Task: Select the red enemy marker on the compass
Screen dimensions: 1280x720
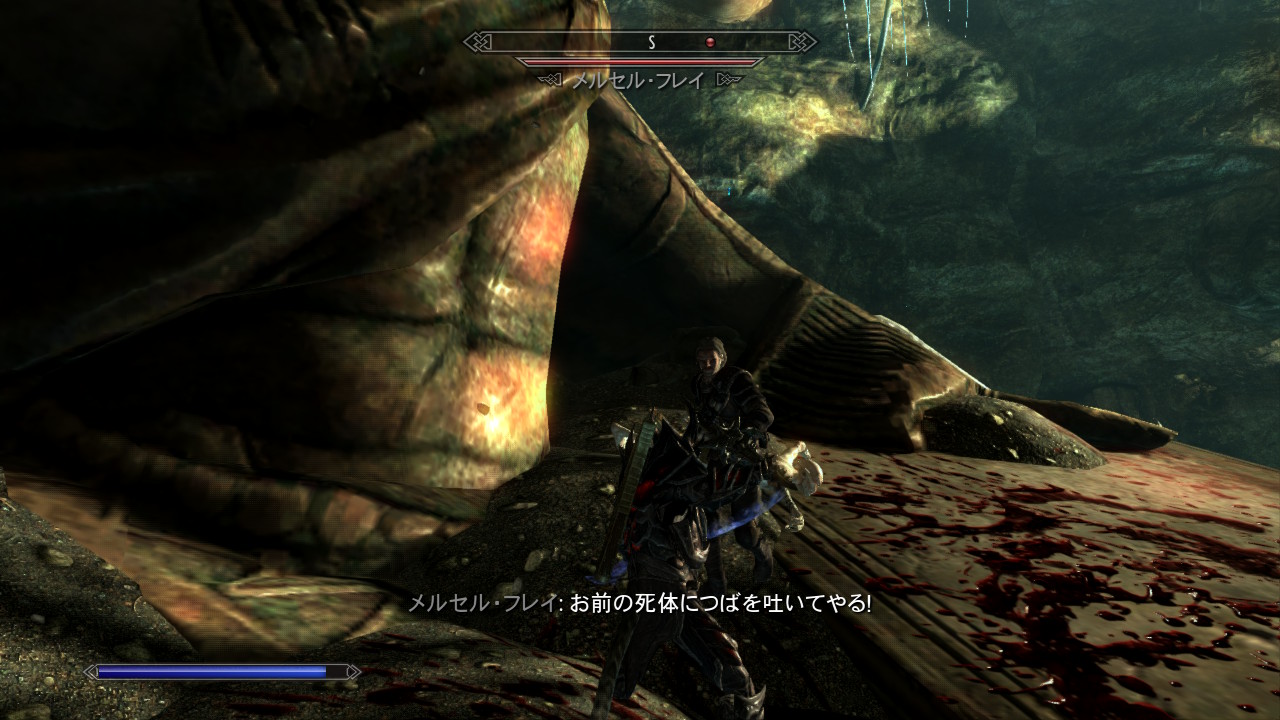Action: (x=710, y=42)
